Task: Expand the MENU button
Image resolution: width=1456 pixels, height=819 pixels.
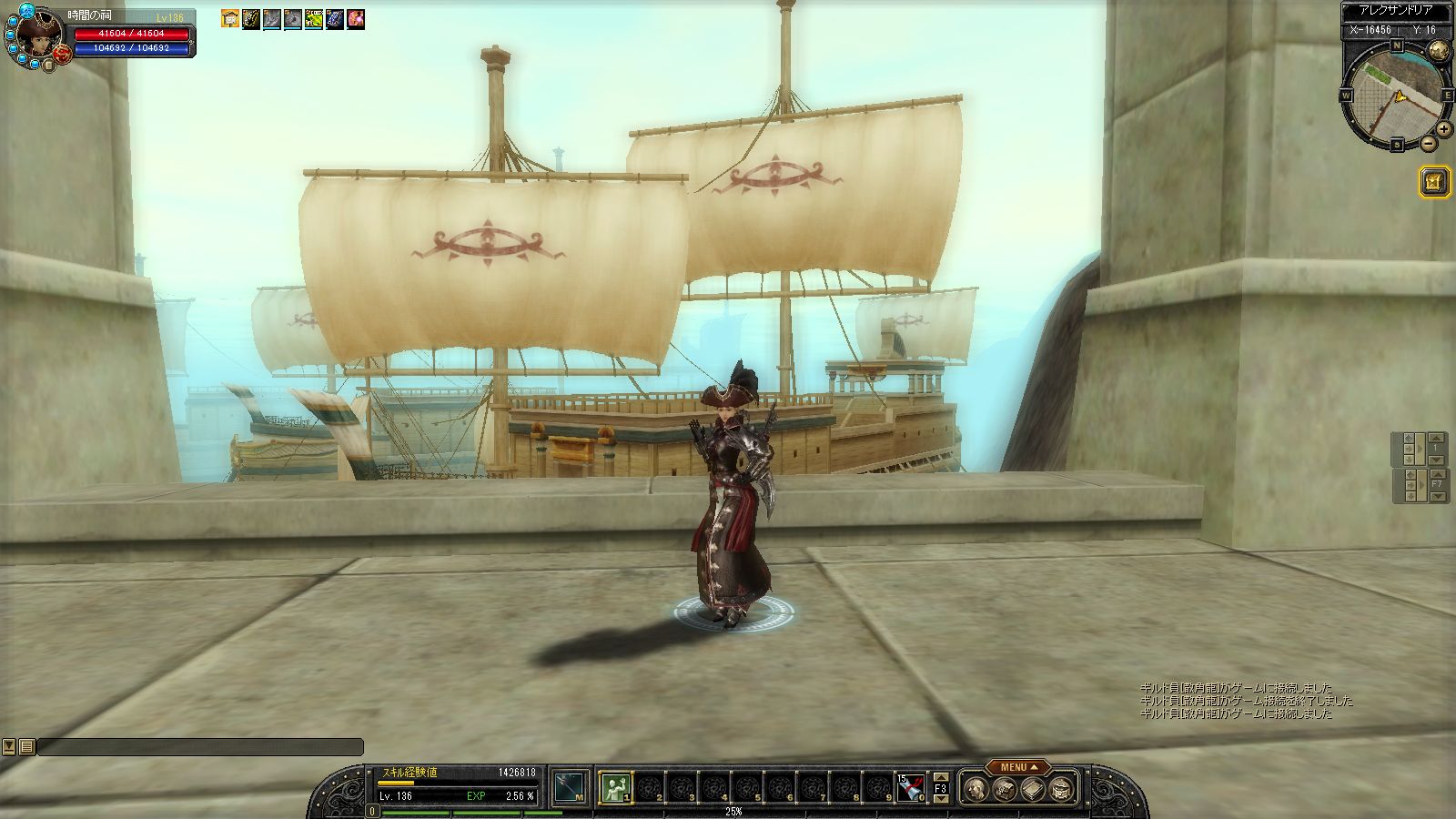Action: click(x=1018, y=767)
